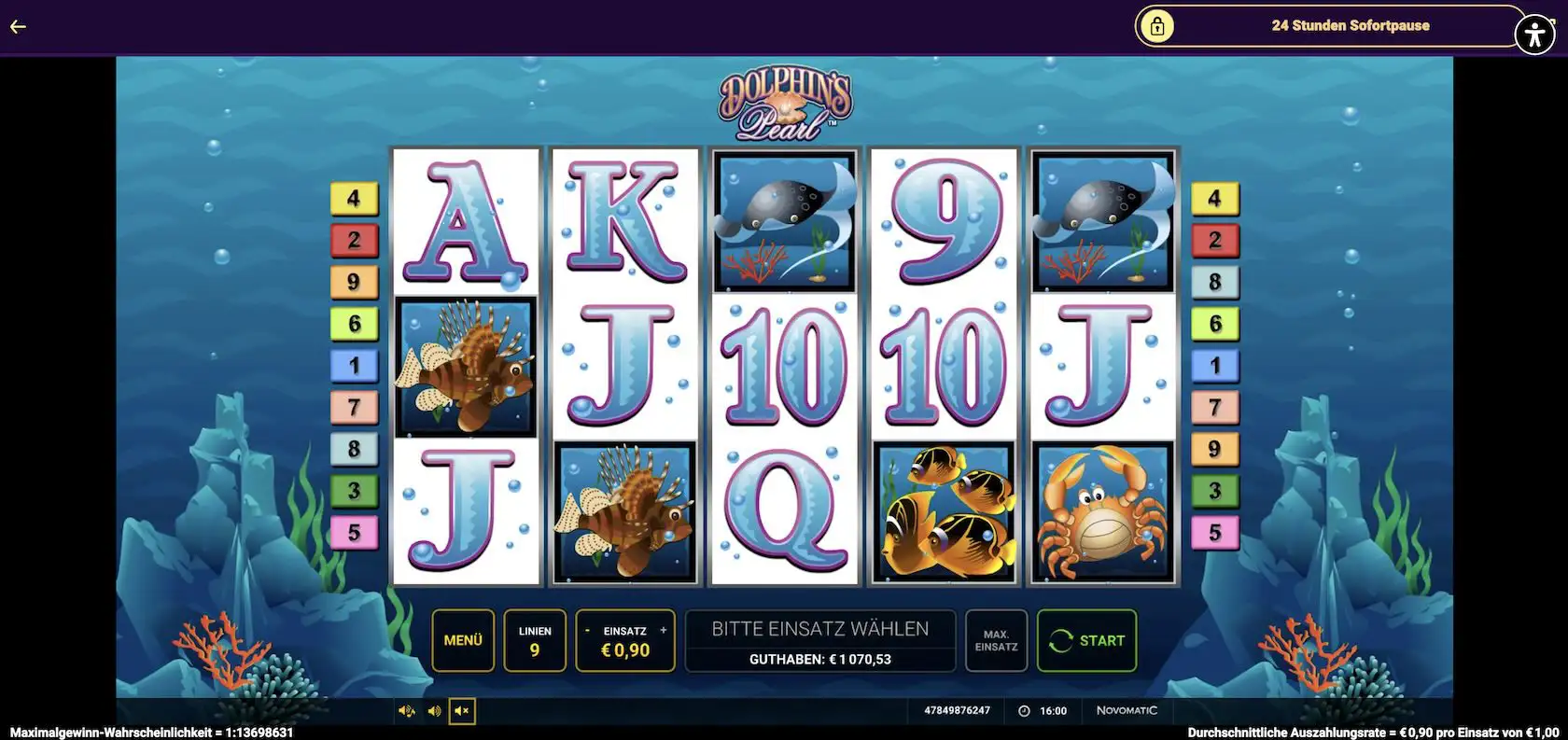Viewport: 1568px width, 740px height.
Task: Open the Linien 9 line selector
Action: 535,640
